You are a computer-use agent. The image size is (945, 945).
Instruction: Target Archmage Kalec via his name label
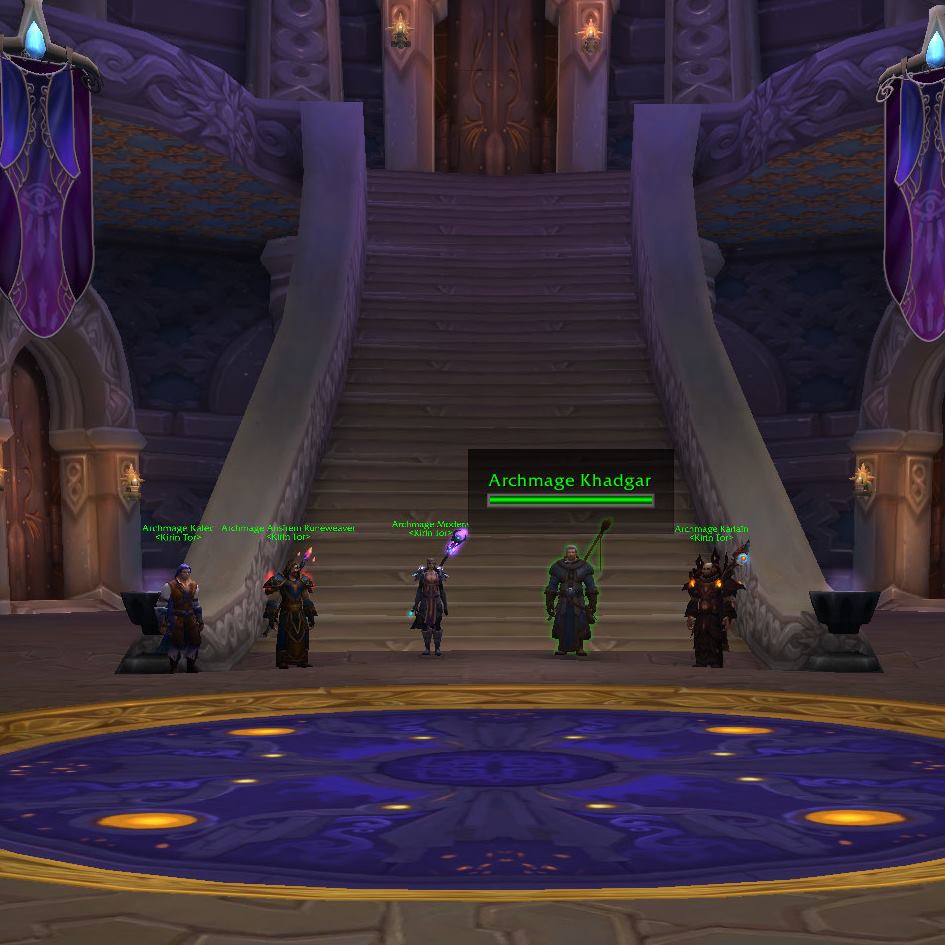tap(177, 529)
